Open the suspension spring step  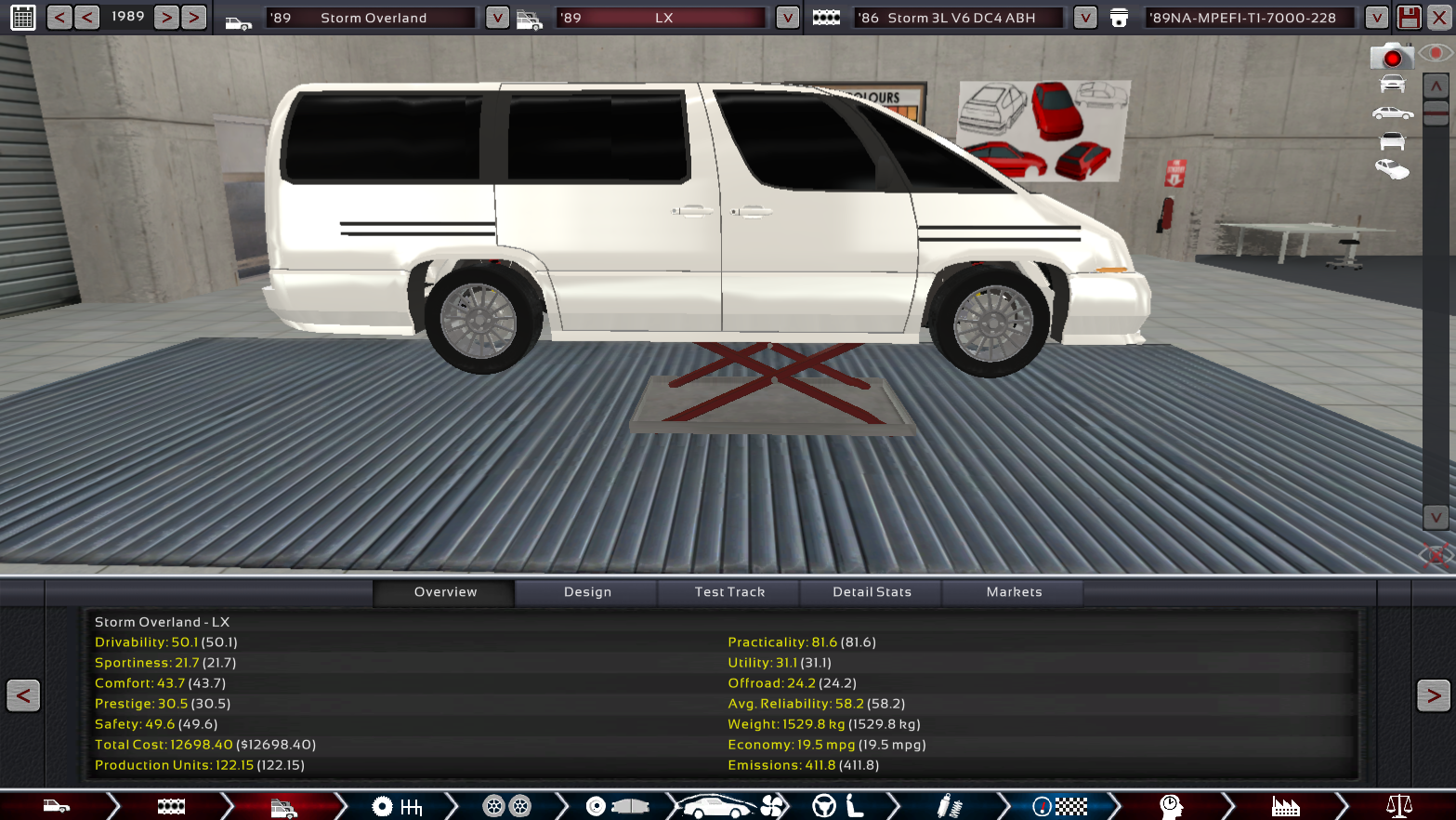pos(948,806)
